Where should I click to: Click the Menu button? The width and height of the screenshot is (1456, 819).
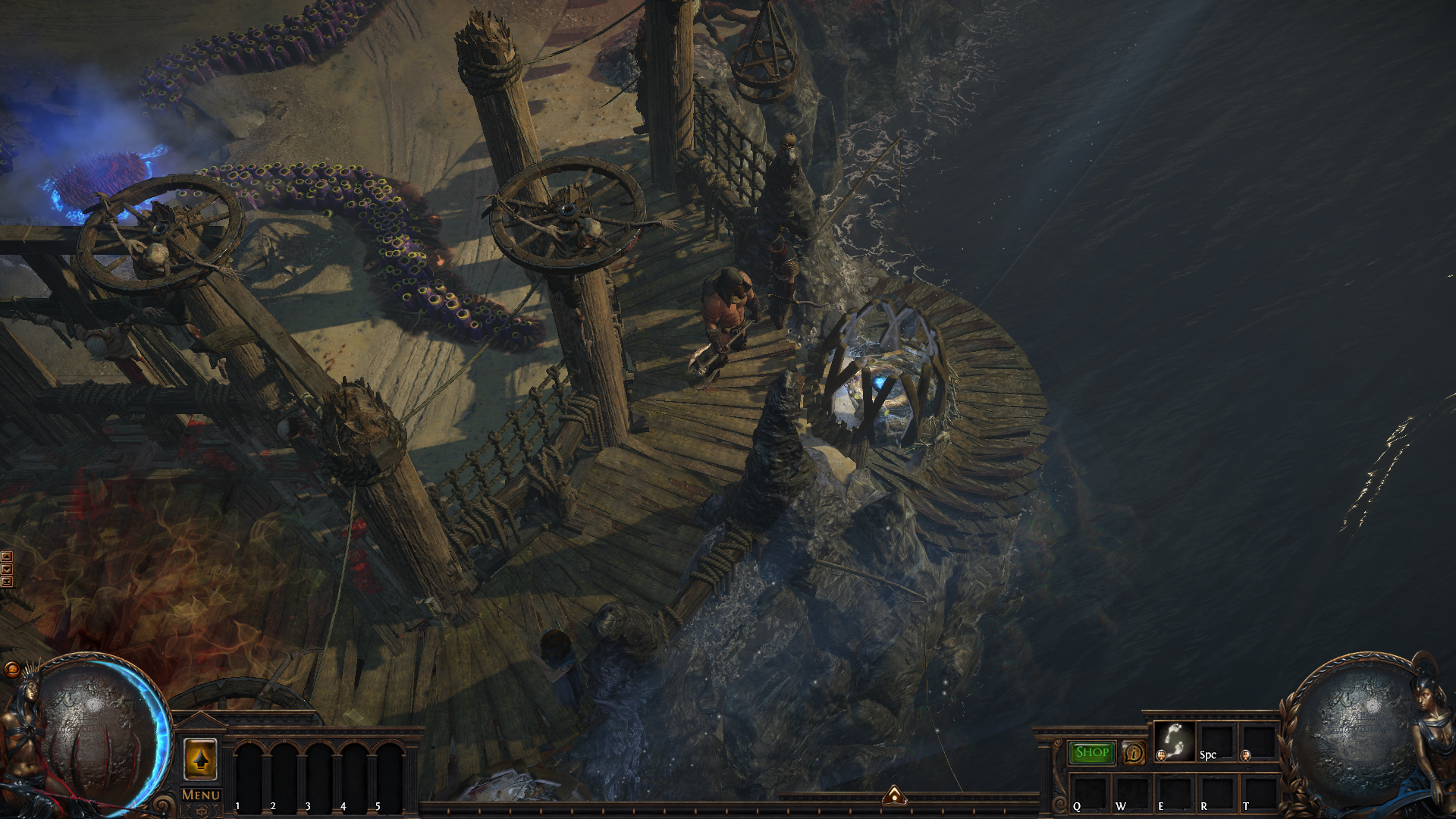(x=201, y=795)
